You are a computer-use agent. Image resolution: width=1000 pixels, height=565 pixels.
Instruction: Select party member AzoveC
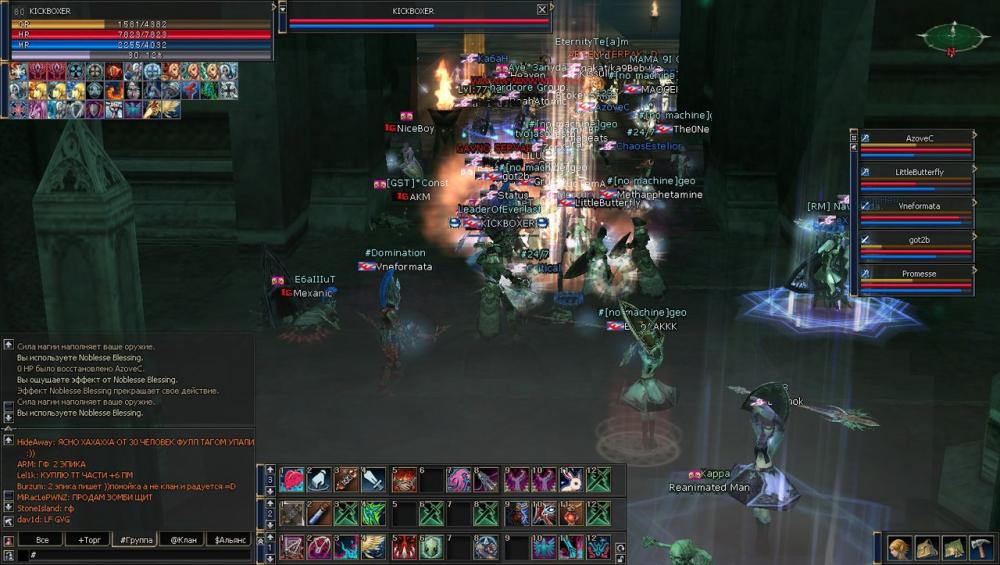point(919,138)
